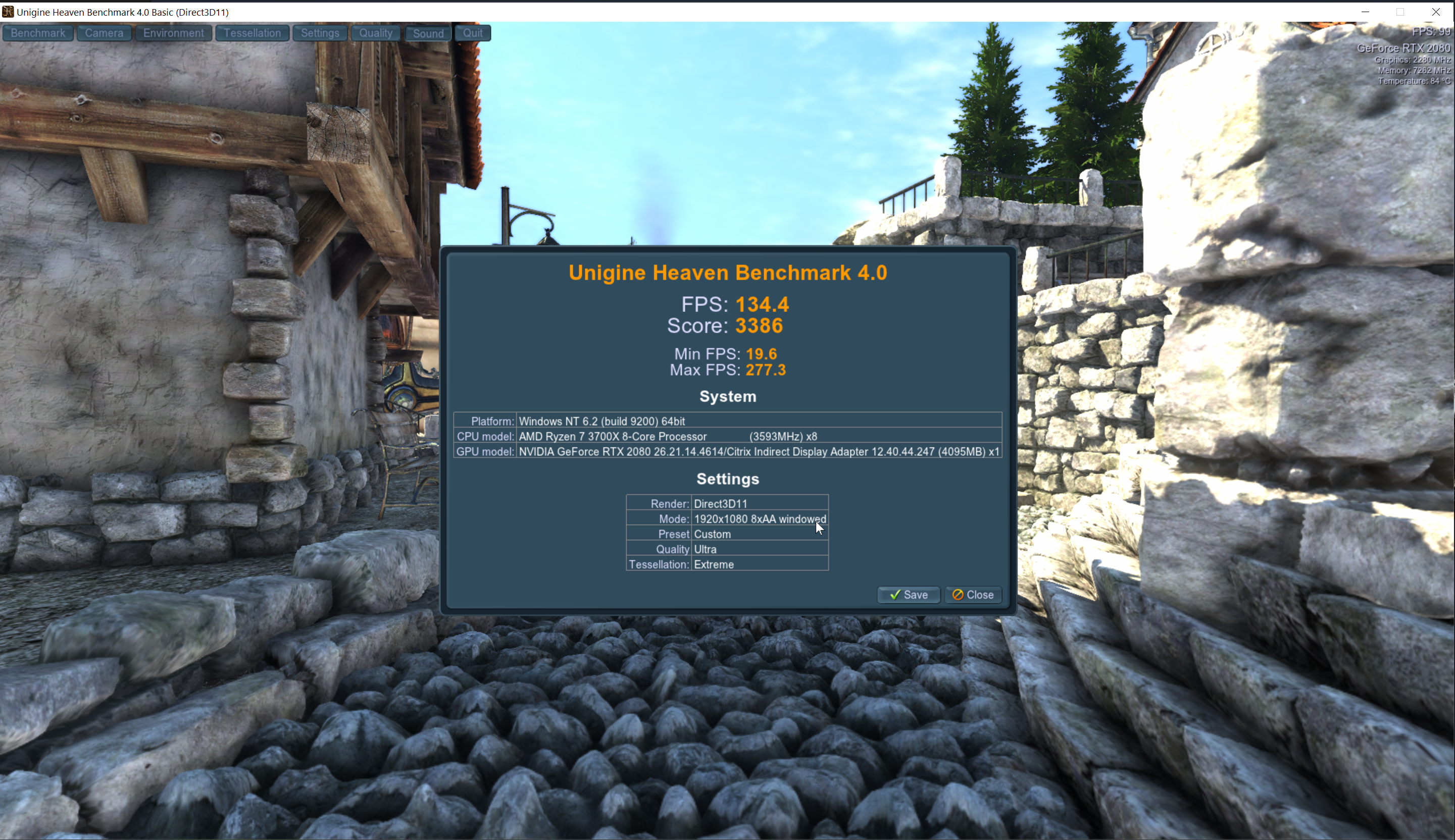Select the Preset value Custom

[712, 534]
